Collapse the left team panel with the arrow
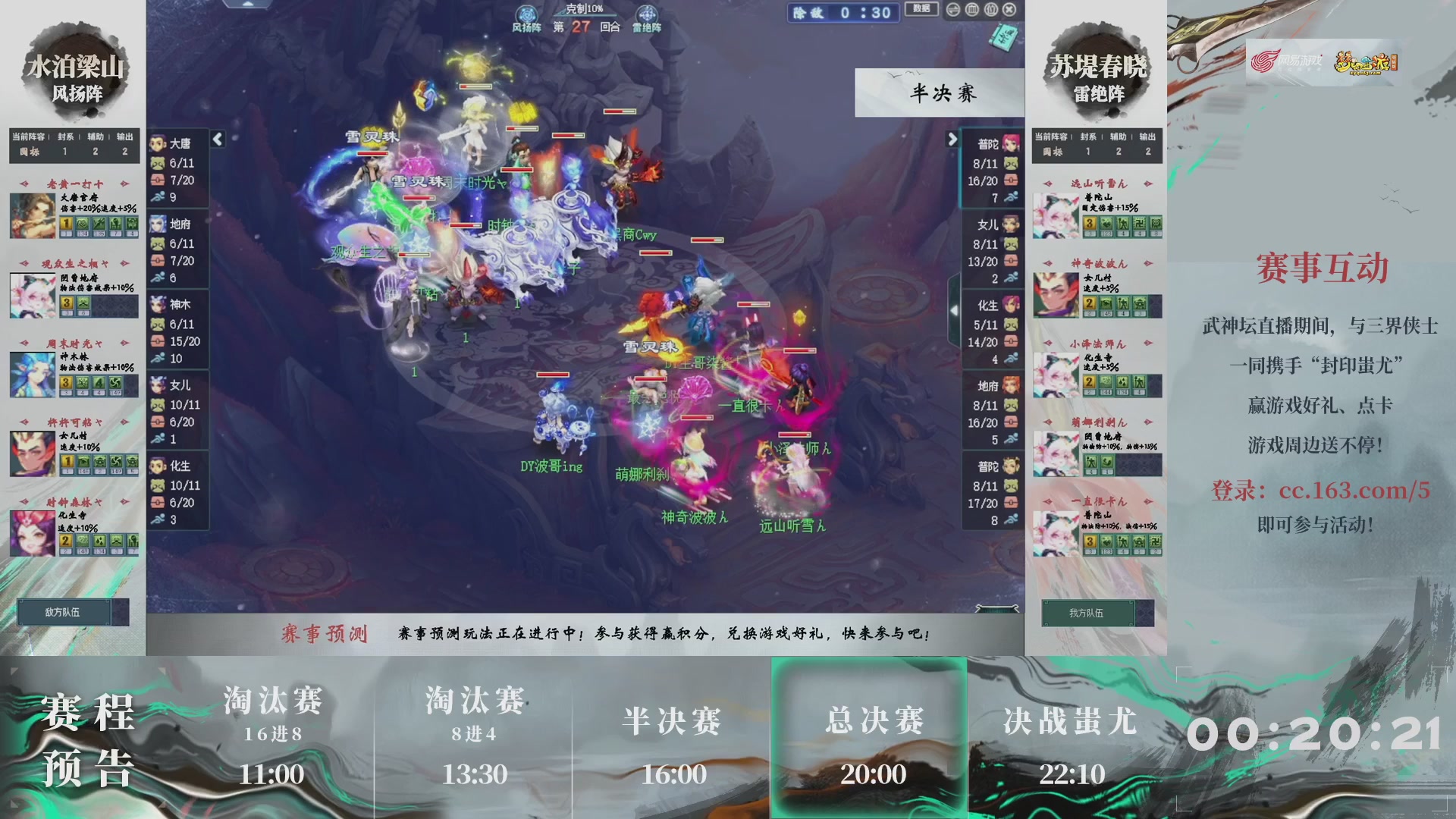The height and width of the screenshot is (819, 1456). pos(216,140)
